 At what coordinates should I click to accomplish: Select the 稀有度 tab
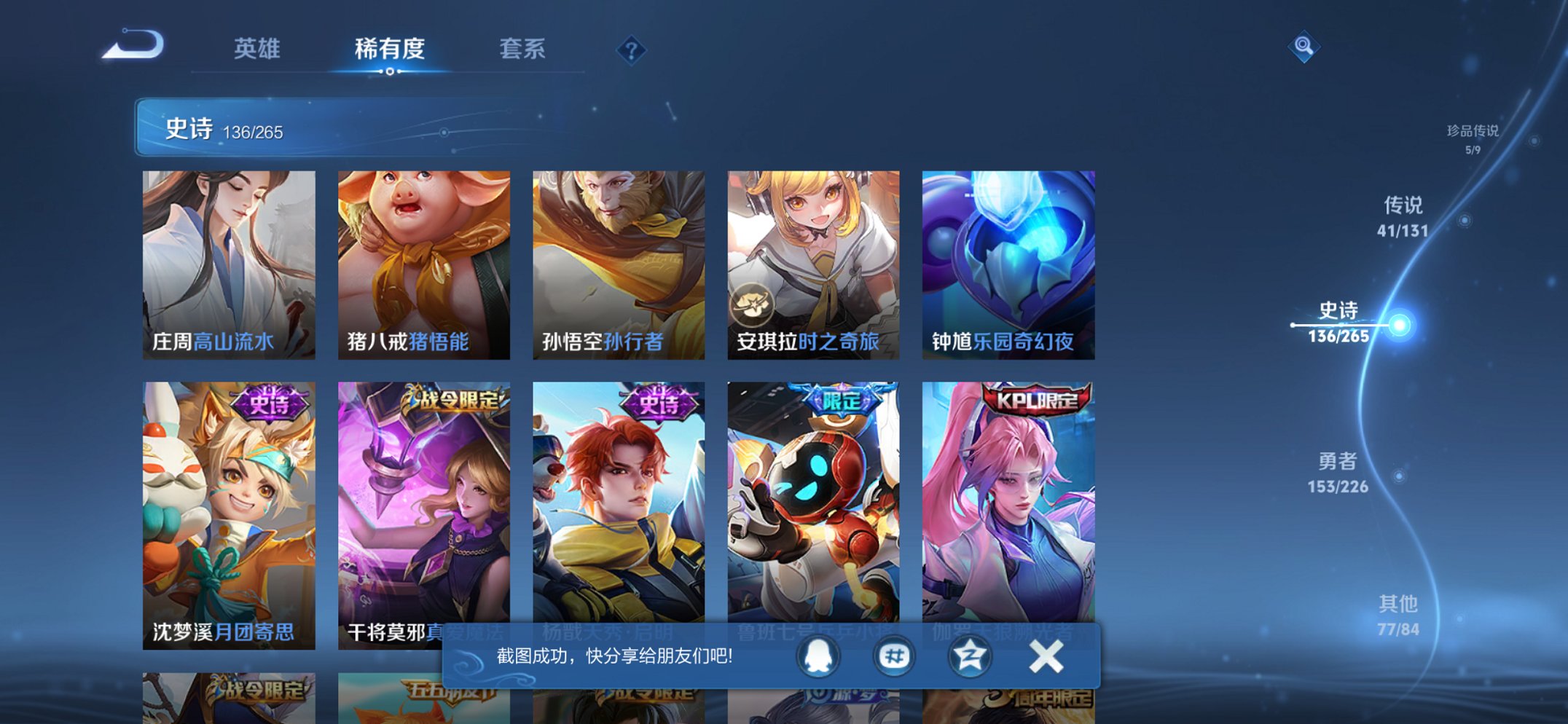coord(391,50)
